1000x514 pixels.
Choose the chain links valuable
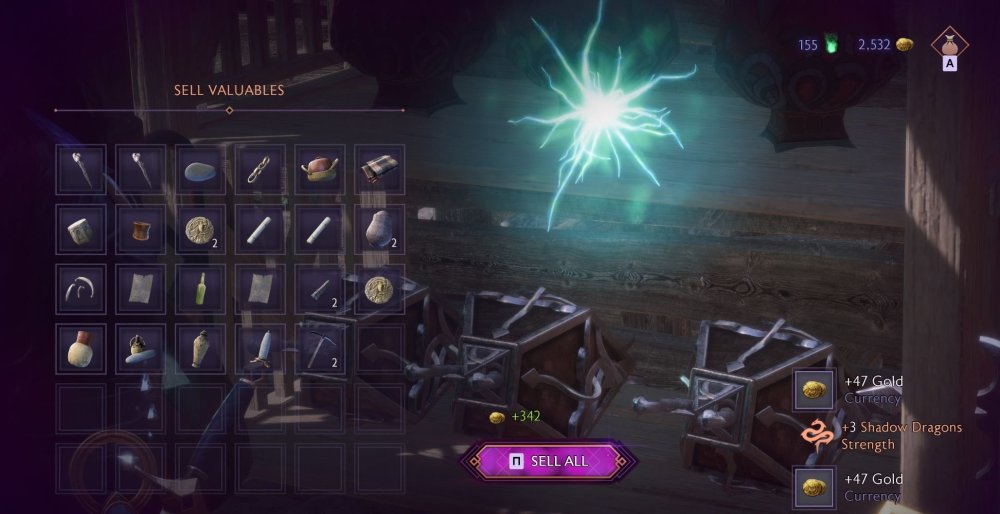[x=260, y=170]
